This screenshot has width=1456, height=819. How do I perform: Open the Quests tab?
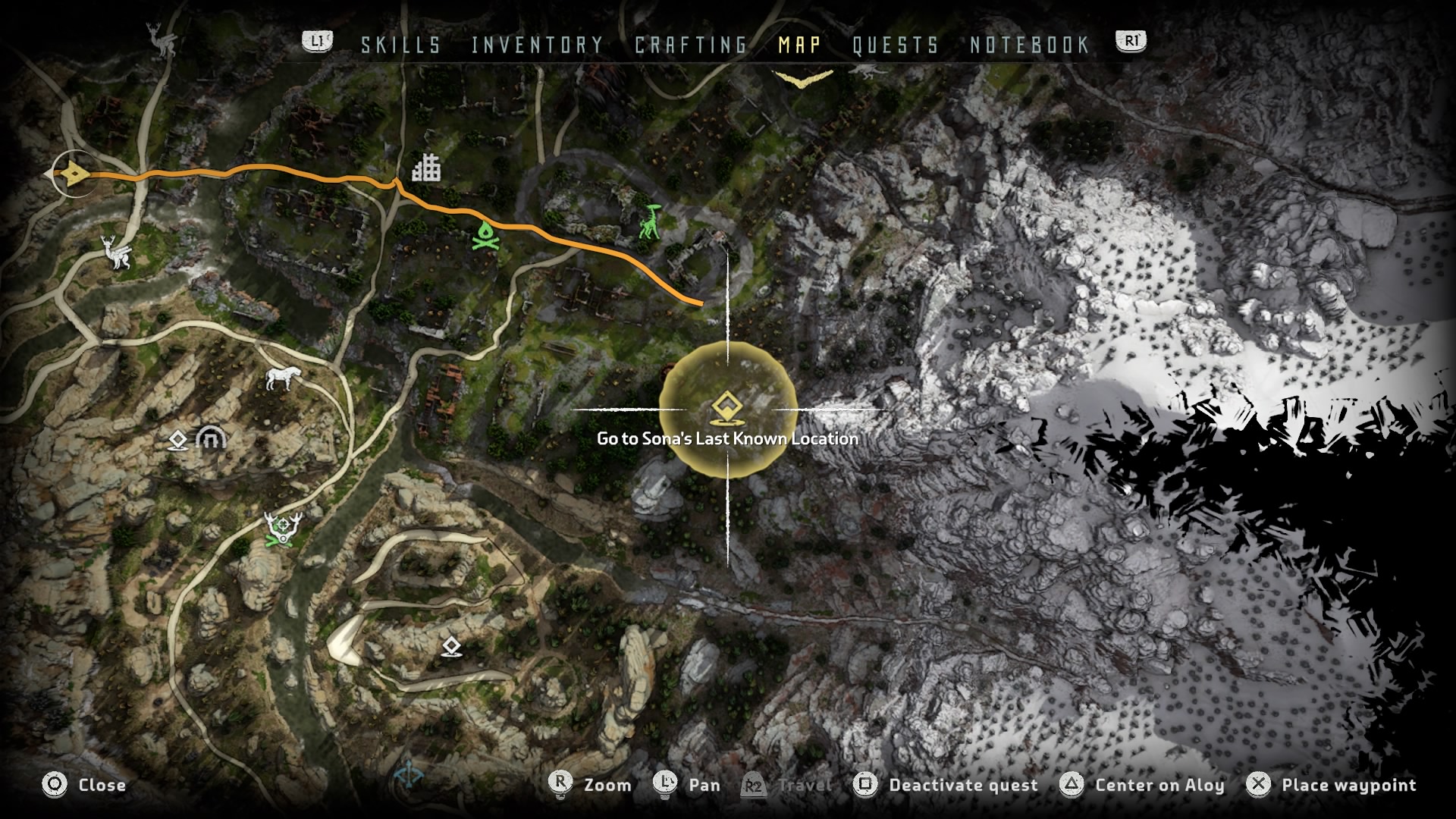coord(896,45)
